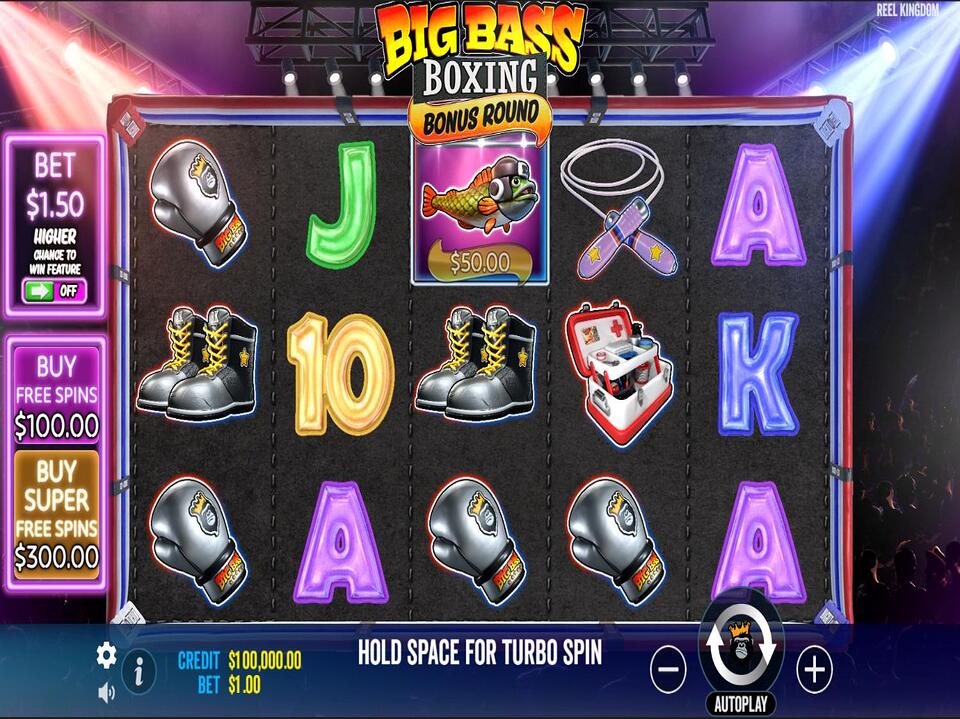Open the Autoplay options
The height and width of the screenshot is (719, 960).
click(741, 703)
